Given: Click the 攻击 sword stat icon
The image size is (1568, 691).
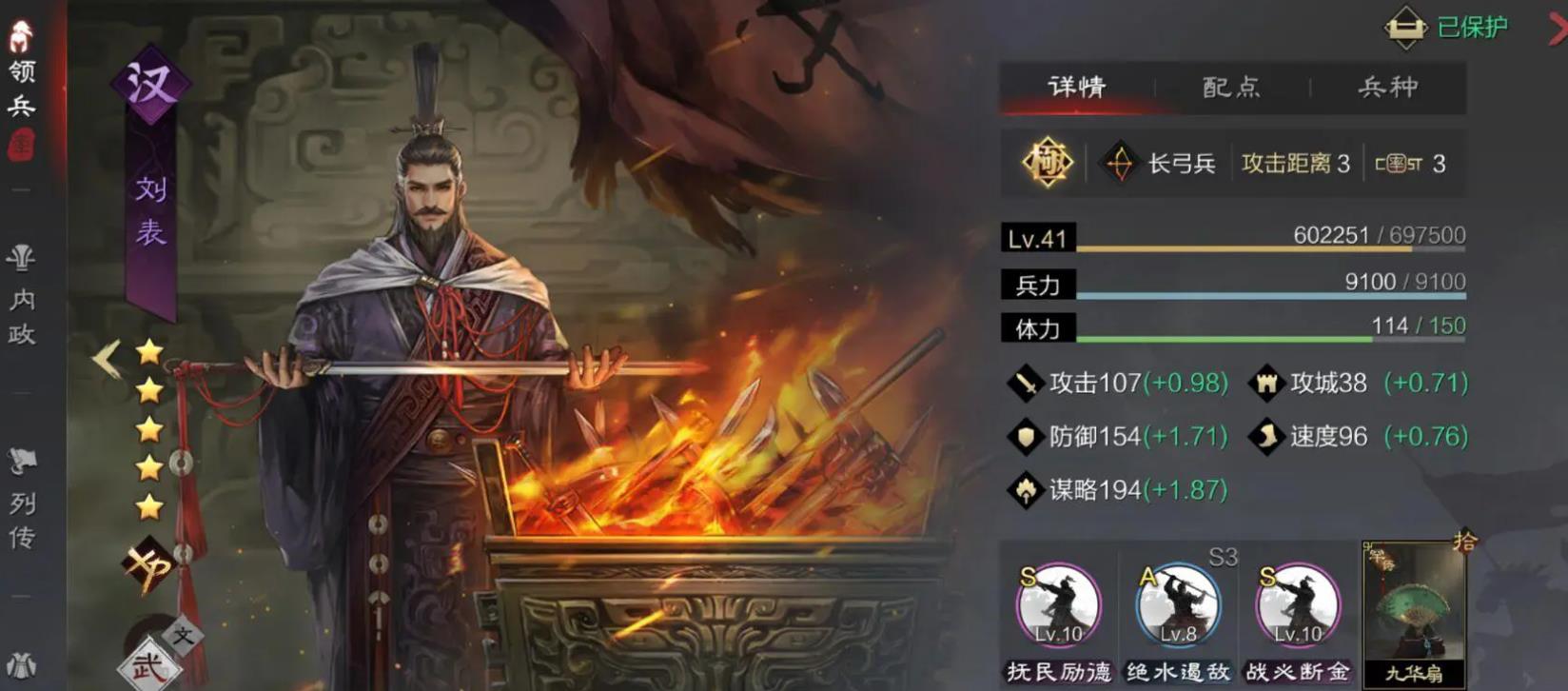Looking at the screenshot, I should point(1029,383).
